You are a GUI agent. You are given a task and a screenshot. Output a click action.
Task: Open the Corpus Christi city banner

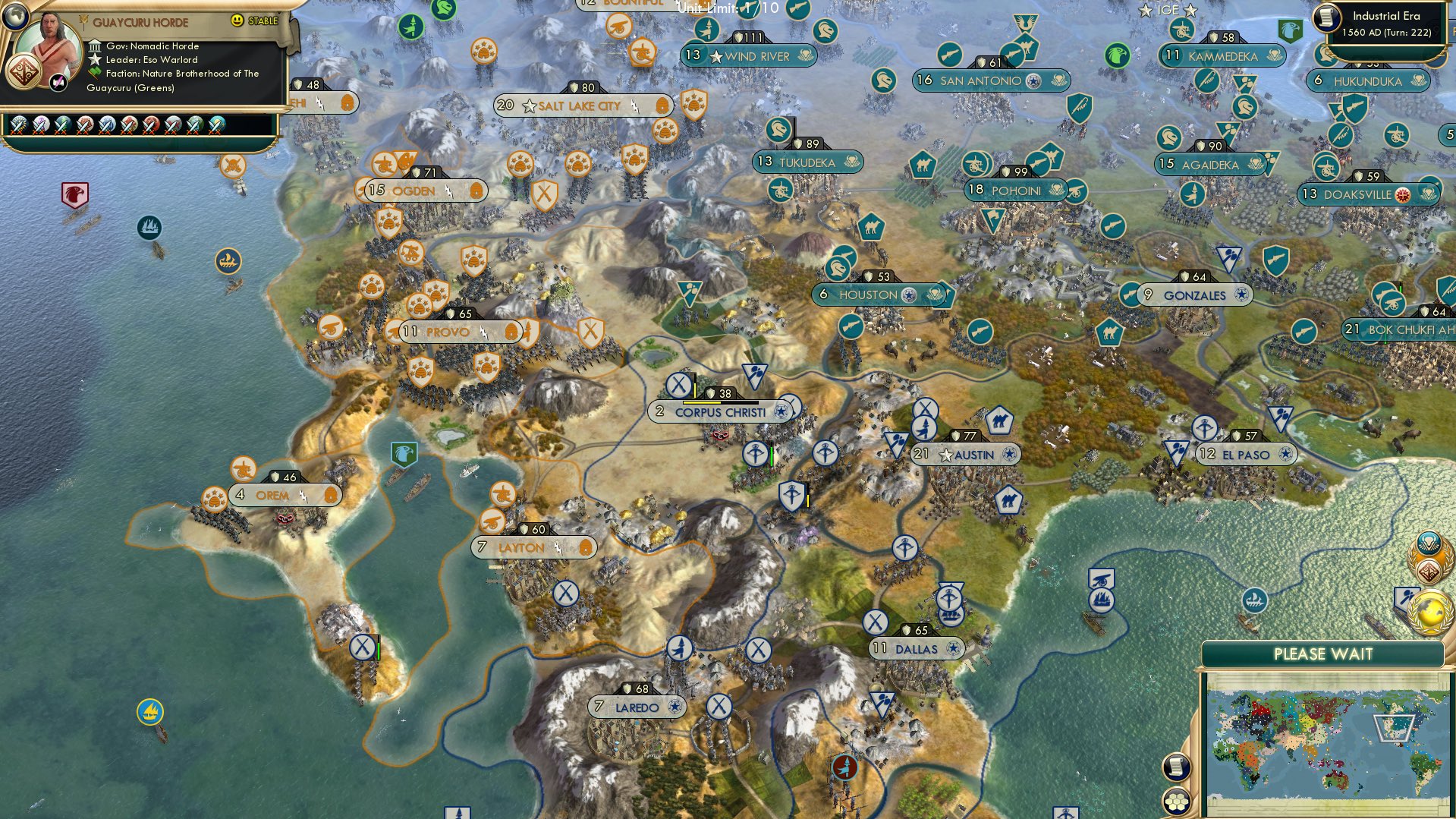coord(719,411)
